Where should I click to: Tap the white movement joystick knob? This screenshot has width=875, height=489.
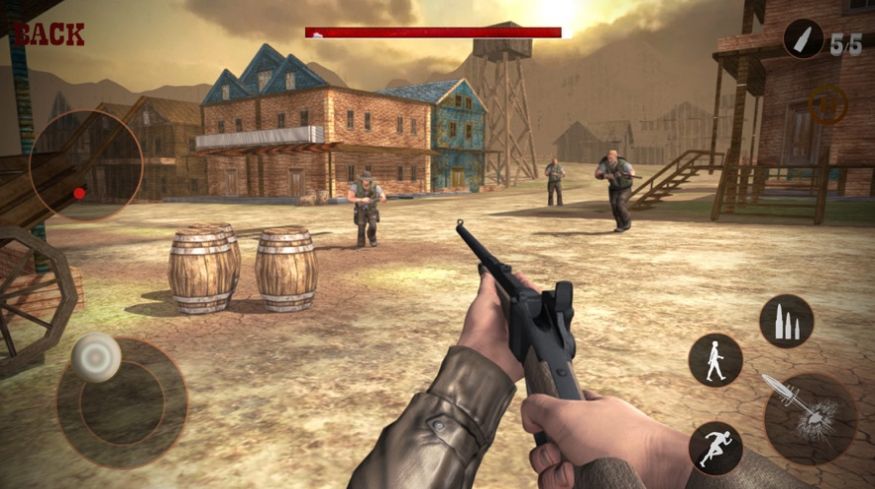pos(98,357)
